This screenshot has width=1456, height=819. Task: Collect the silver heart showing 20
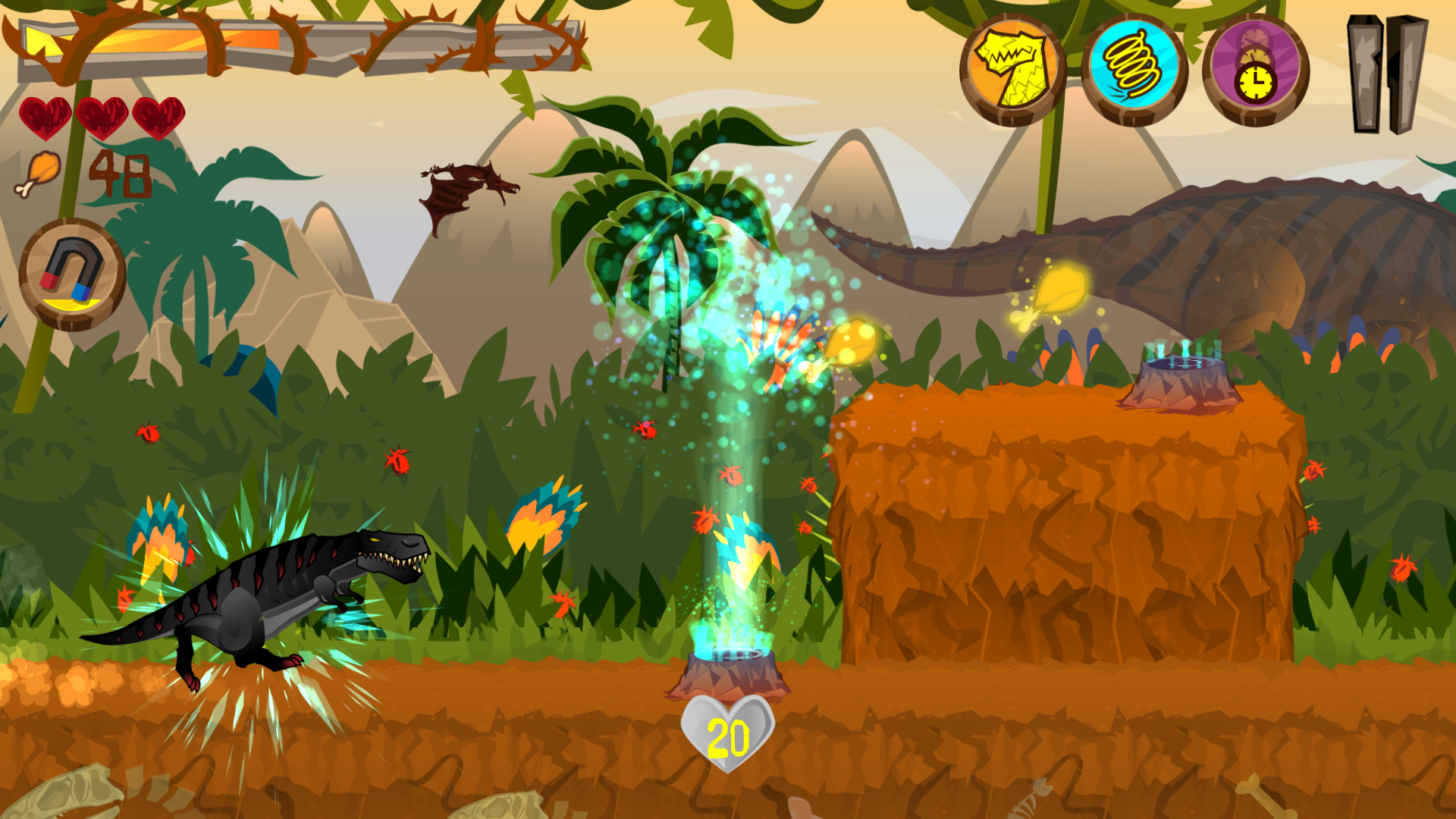[729, 734]
